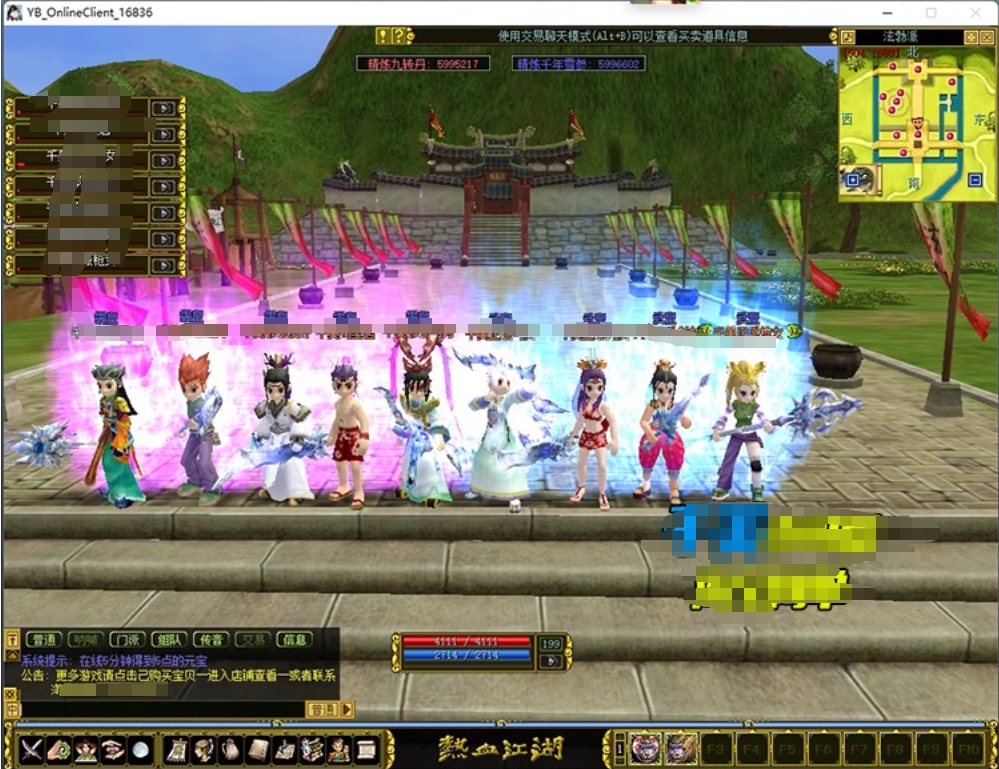The width and height of the screenshot is (999, 769).
Task: Select the 门派 chat channel tab
Action: (x=126, y=640)
